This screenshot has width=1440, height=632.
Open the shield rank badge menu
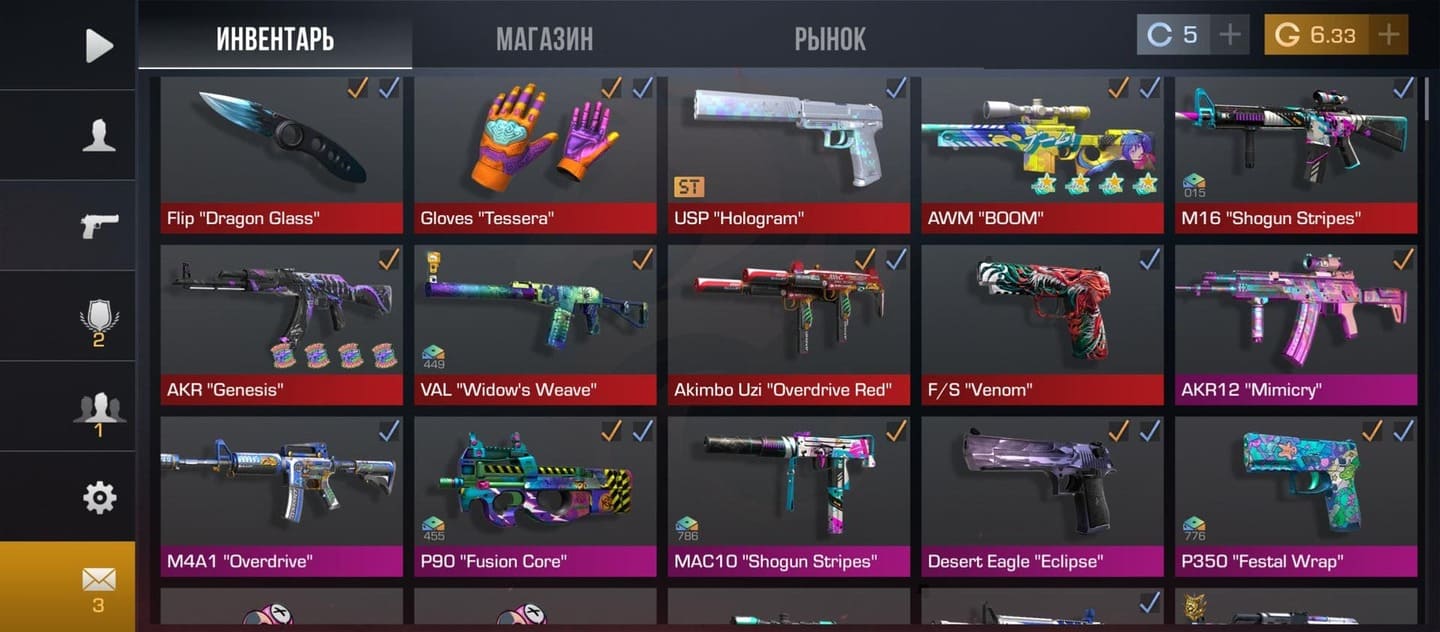coord(98,322)
